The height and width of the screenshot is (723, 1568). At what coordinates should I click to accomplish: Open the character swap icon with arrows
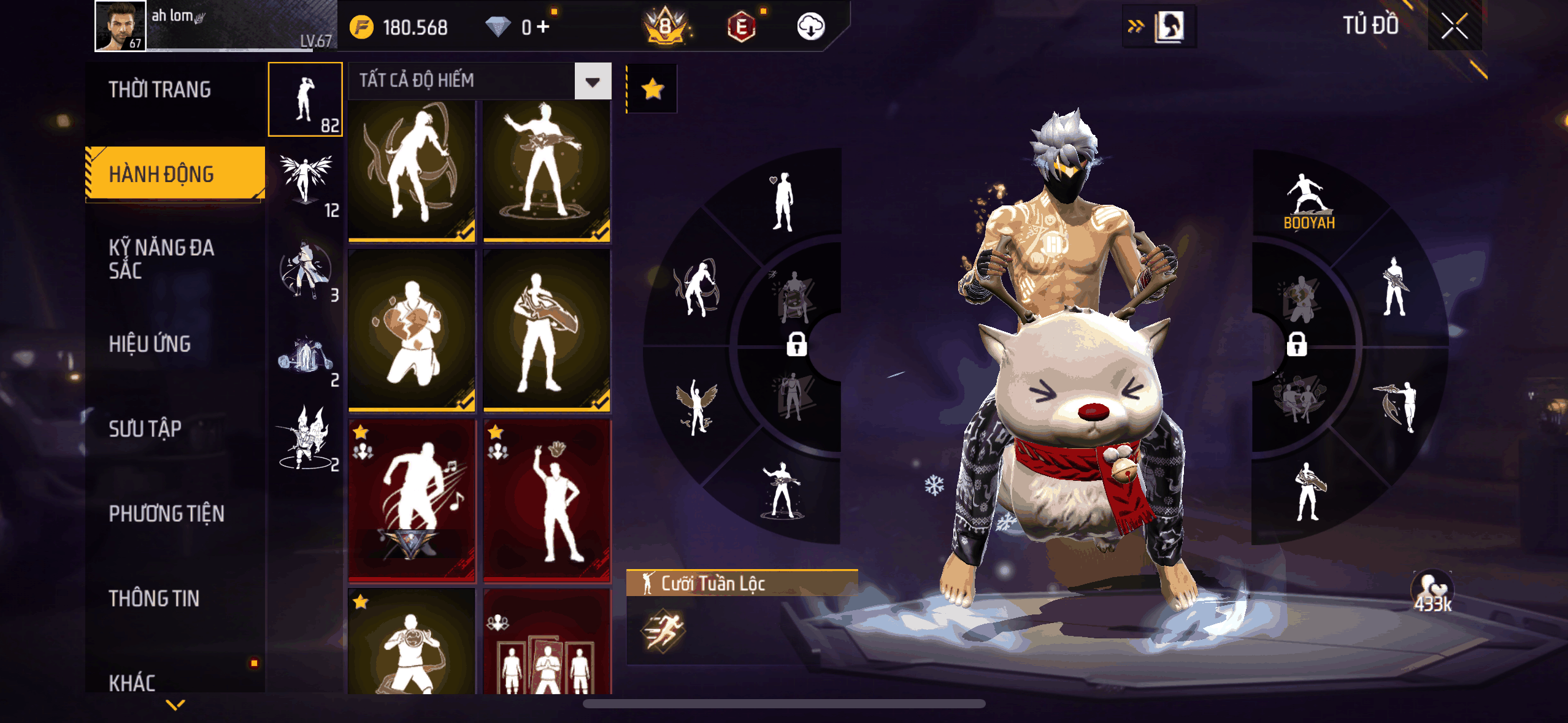[1159, 26]
